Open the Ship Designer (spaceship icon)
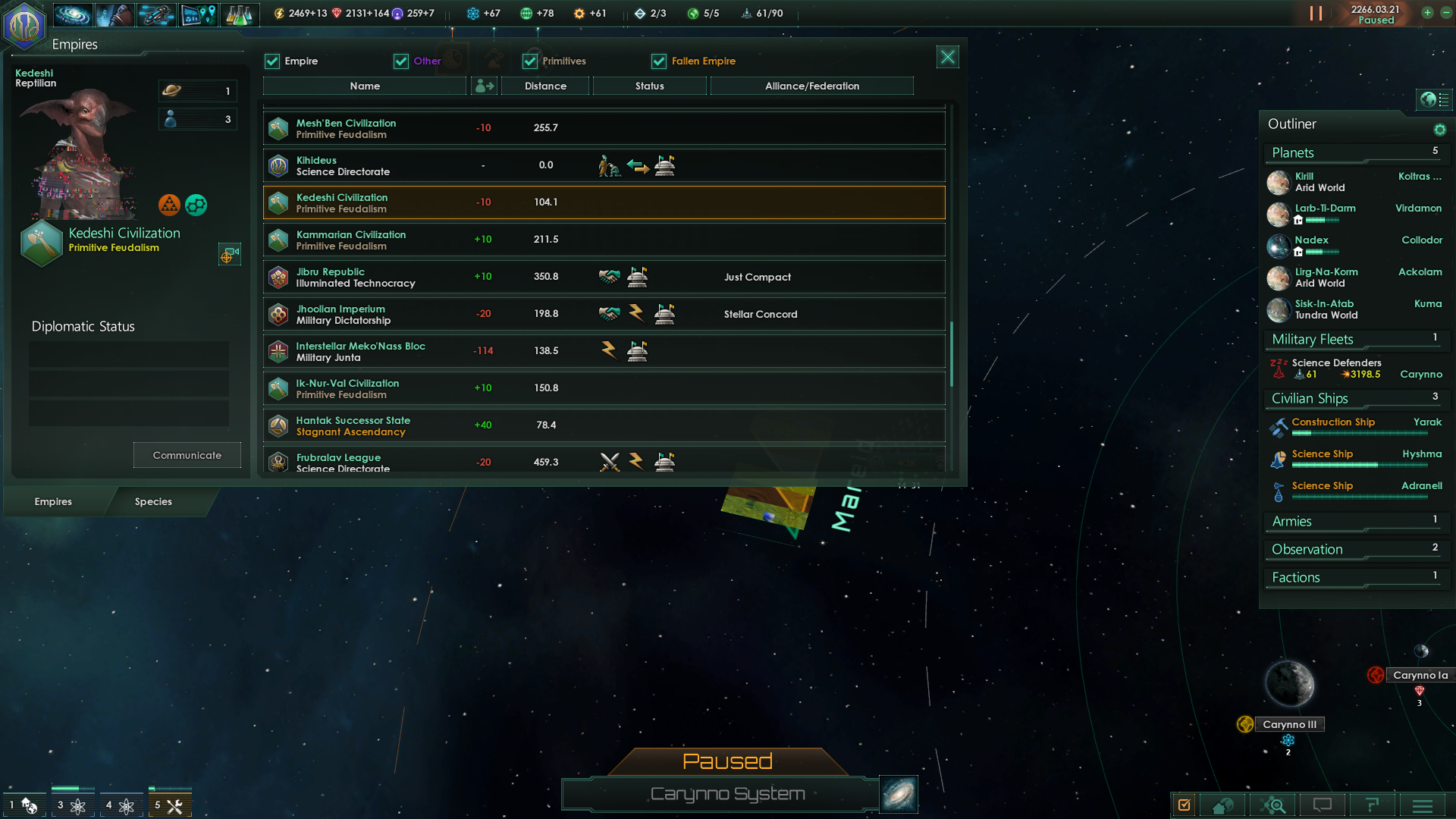1456x819 pixels. point(157,14)
